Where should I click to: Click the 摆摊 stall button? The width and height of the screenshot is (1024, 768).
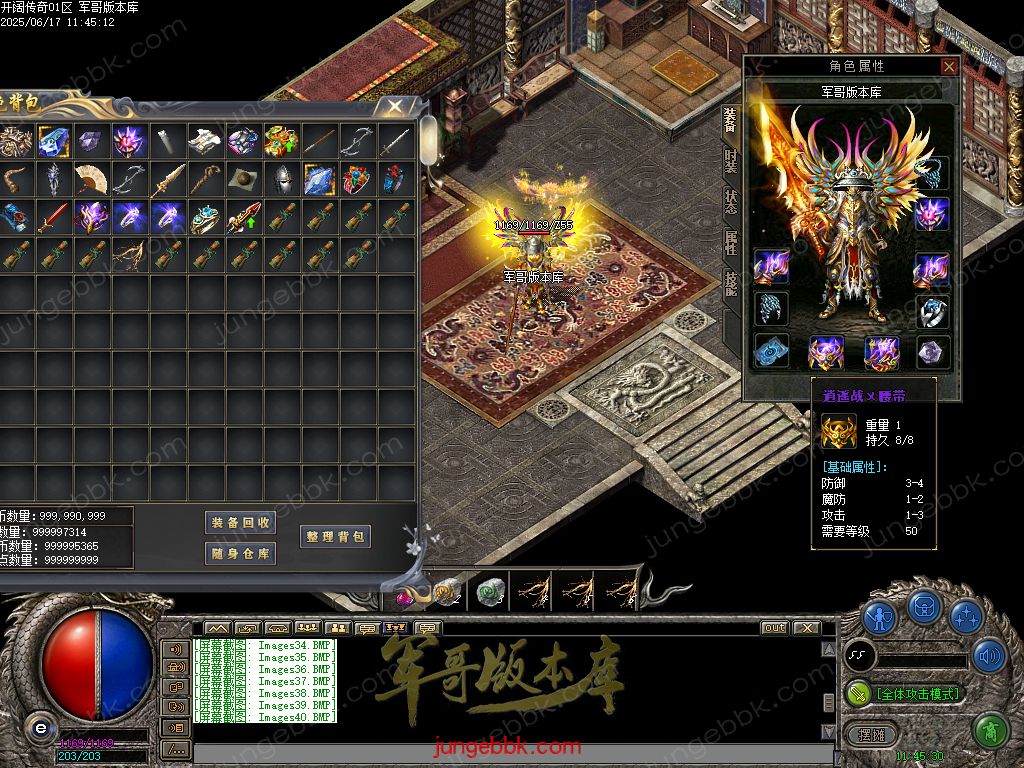[866, 733]
